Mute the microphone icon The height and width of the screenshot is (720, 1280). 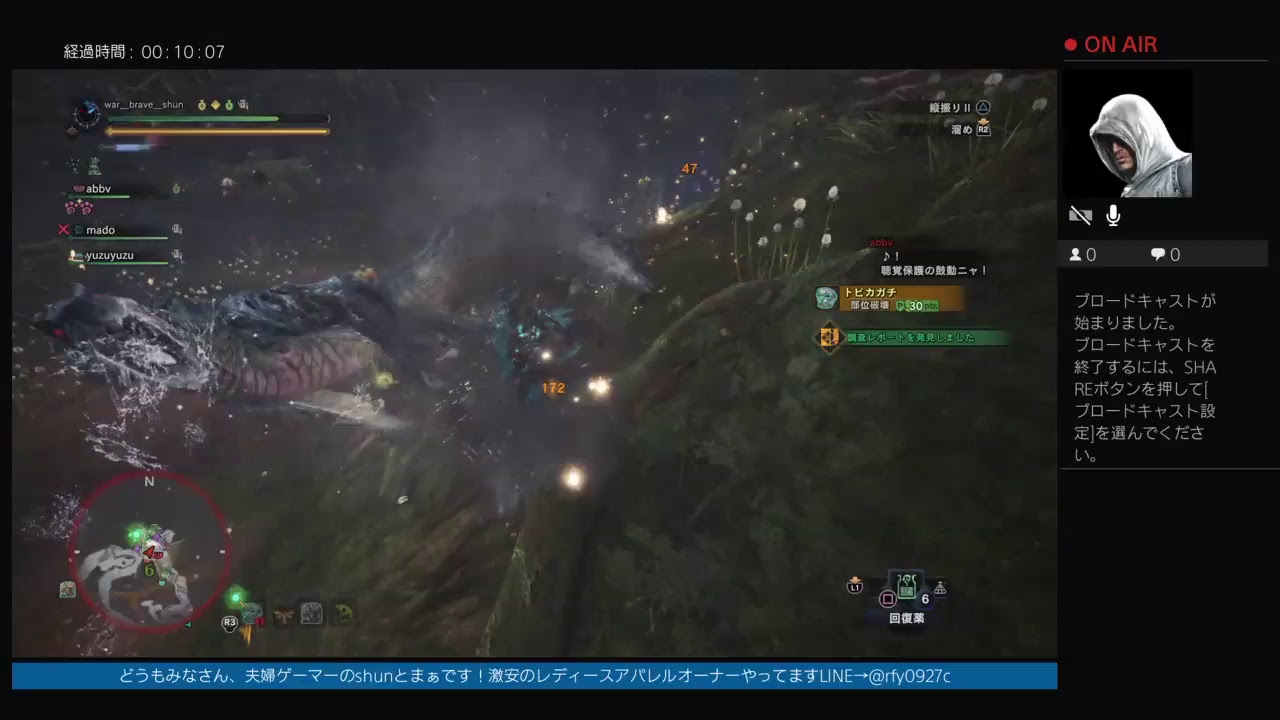1113,214
